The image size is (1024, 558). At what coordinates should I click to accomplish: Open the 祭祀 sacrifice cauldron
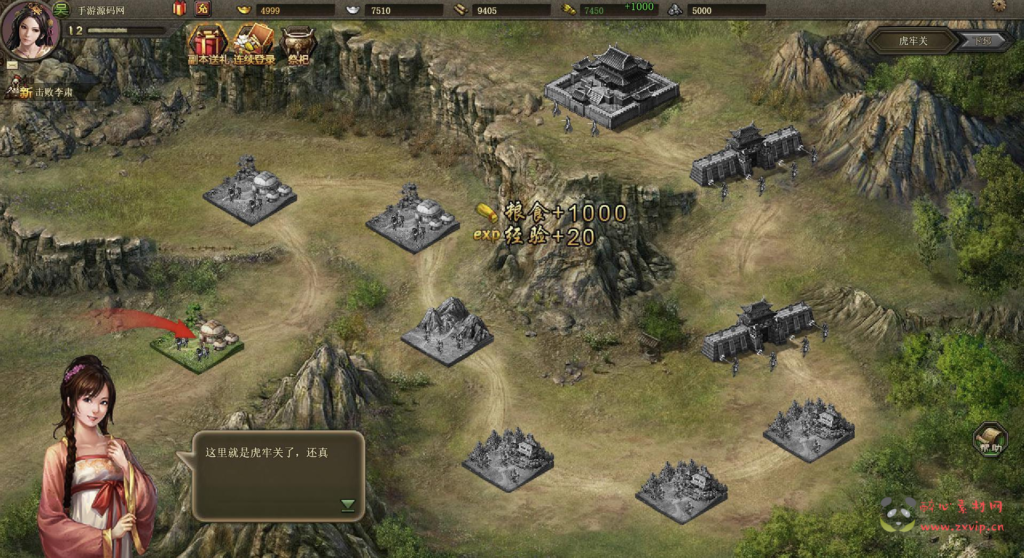coord(297,45)
